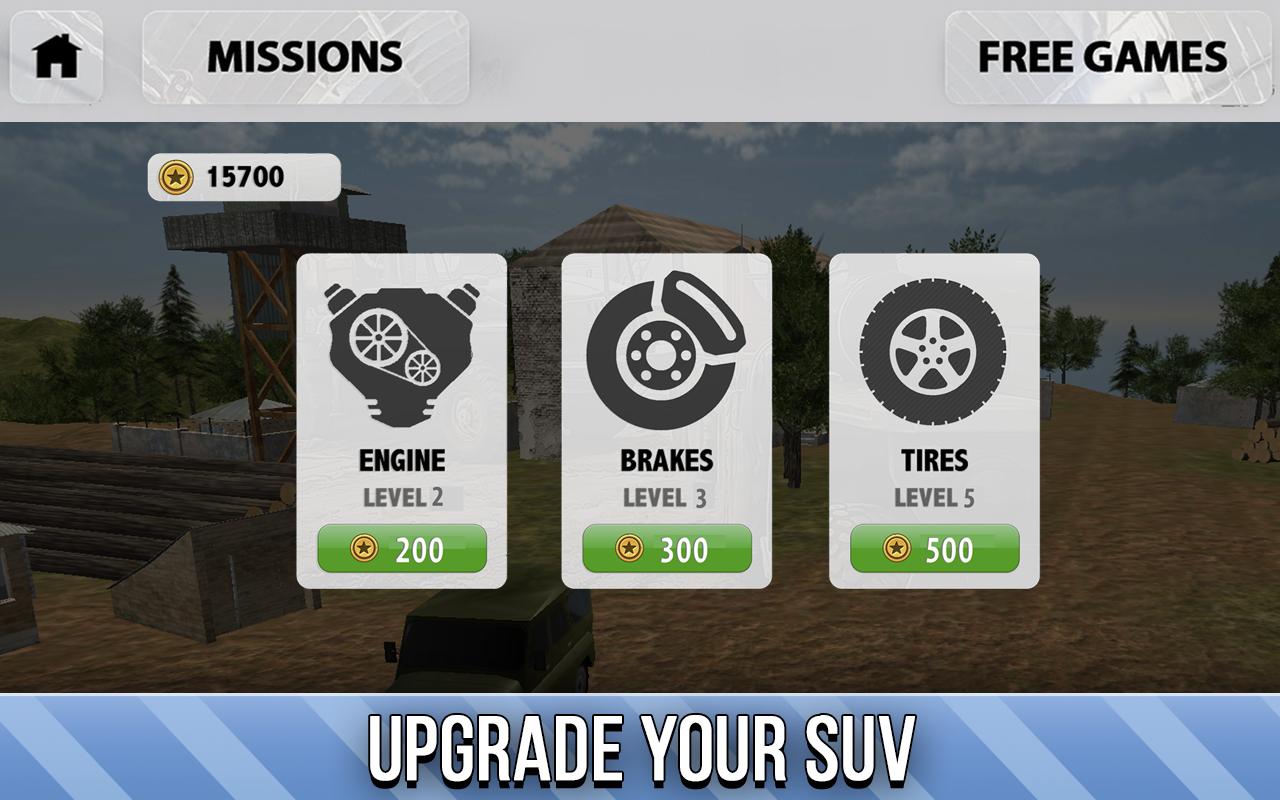Select the Tires wheel icon
Image resolution: width=1280 pixels, height=800 pixels.
(933, 348)
